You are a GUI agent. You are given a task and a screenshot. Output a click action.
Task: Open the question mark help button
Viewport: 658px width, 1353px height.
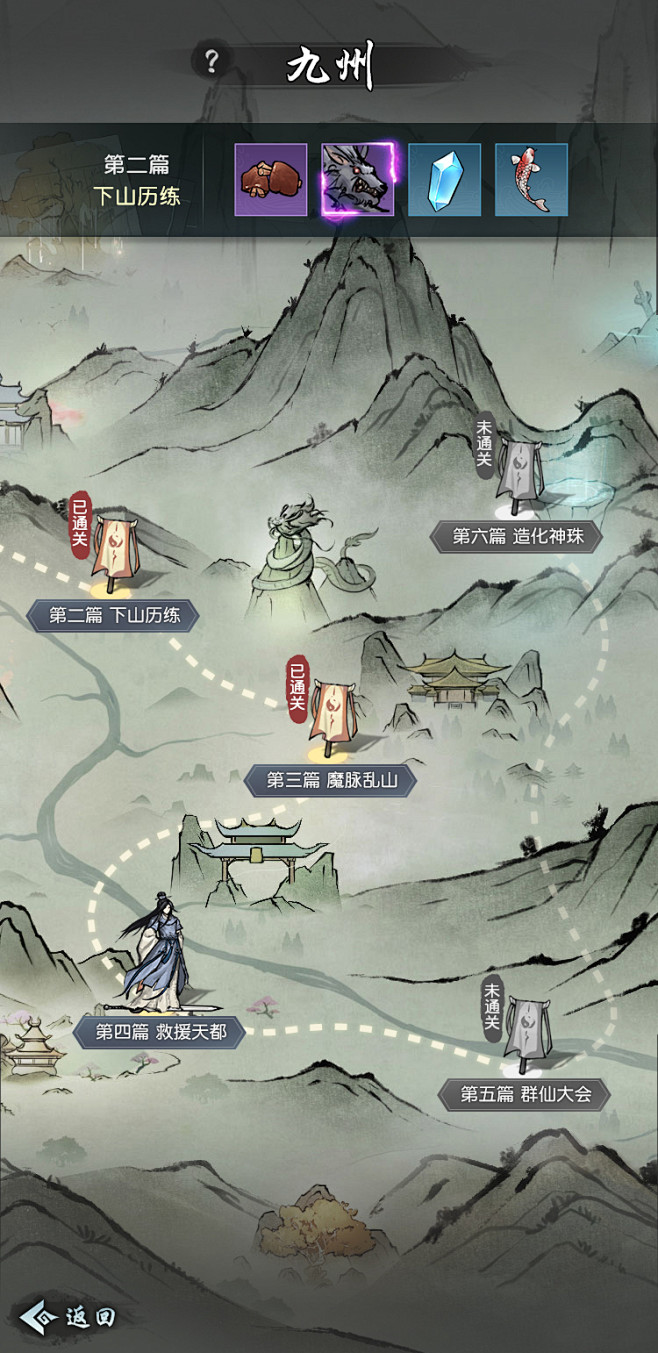point(210,62)
